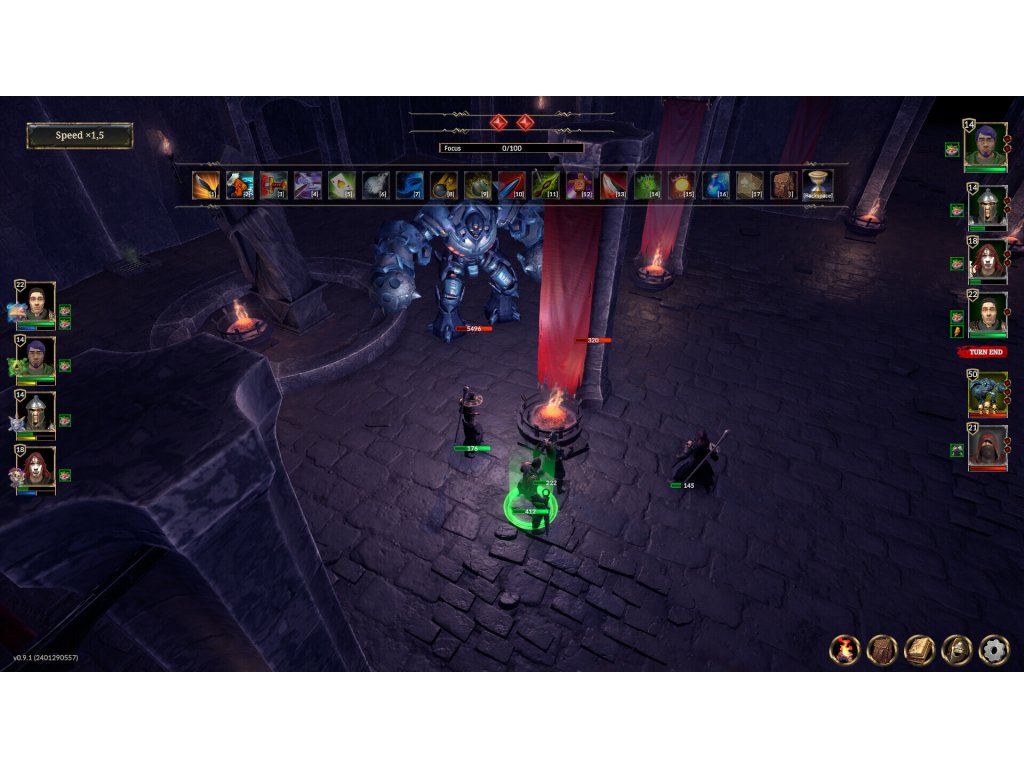Image resolution: width=1024 pixels, height=768 pixels.
Task: Activate hotbar skill slot 1
Action: tap(206, 185)
